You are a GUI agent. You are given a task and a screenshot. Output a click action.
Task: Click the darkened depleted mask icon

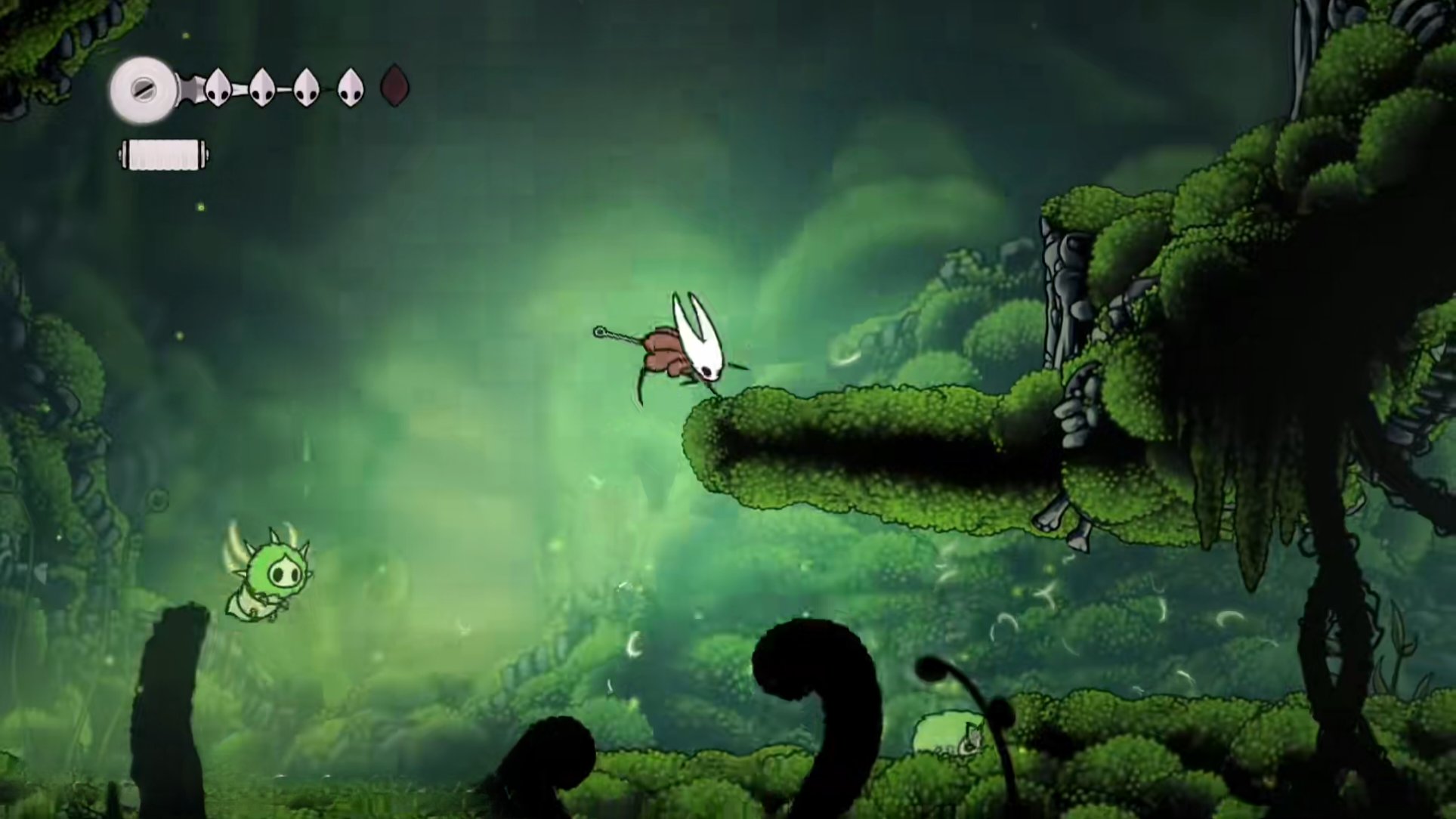tap(394, 86)
